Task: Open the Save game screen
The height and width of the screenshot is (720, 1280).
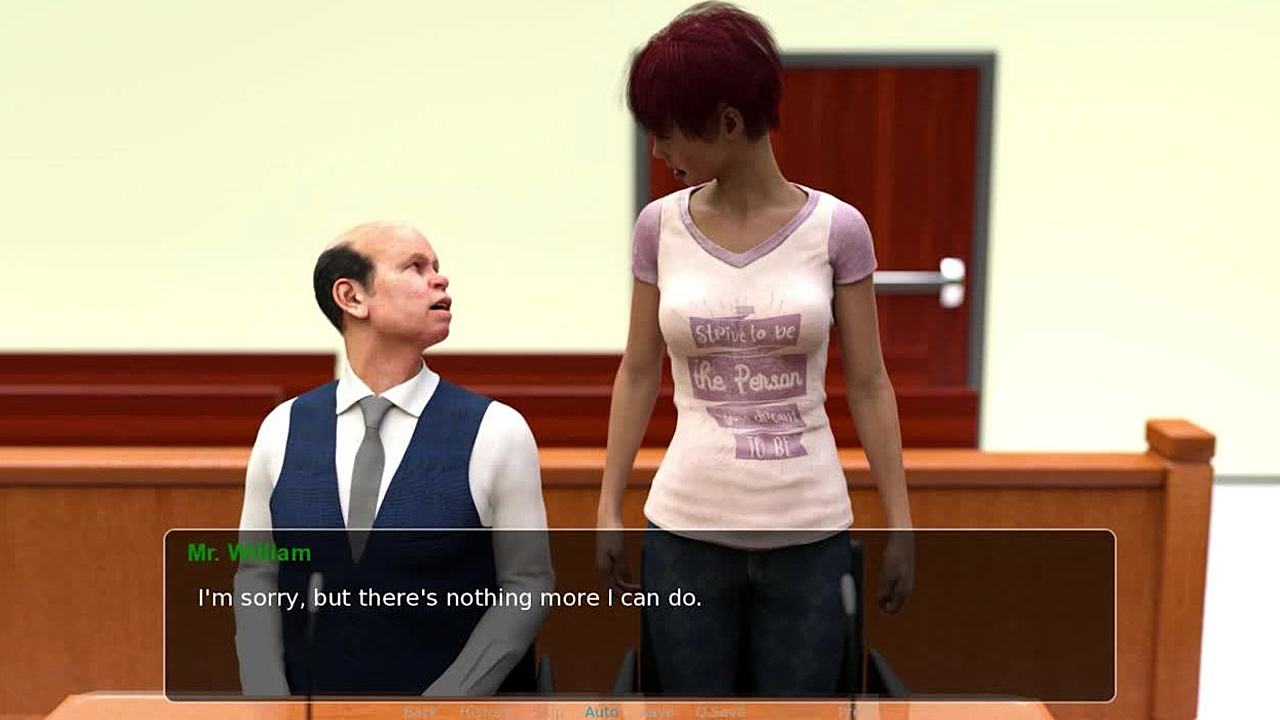Action: 657,712
